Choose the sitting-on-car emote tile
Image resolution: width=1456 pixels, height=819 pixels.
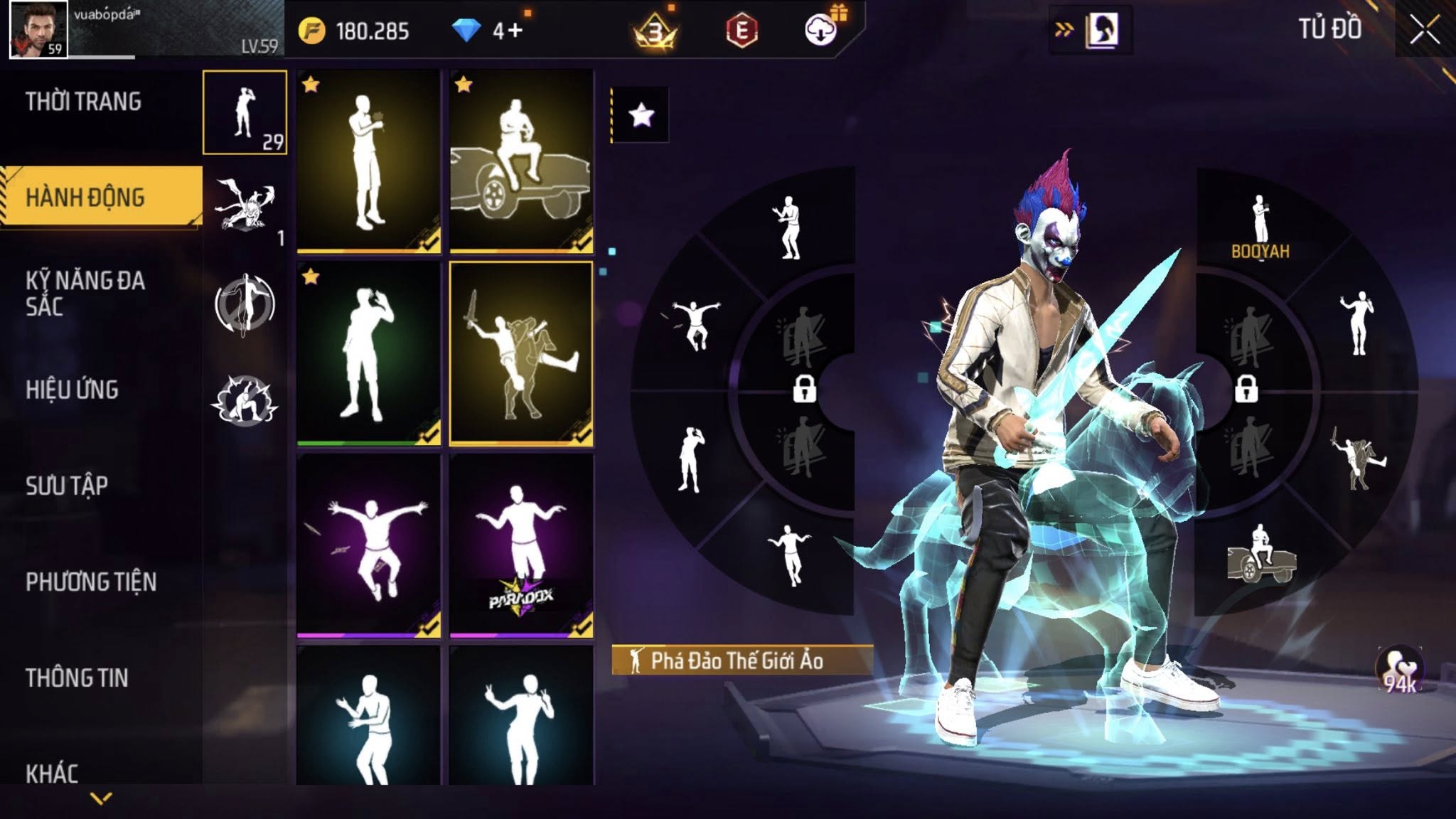(521, 161)
